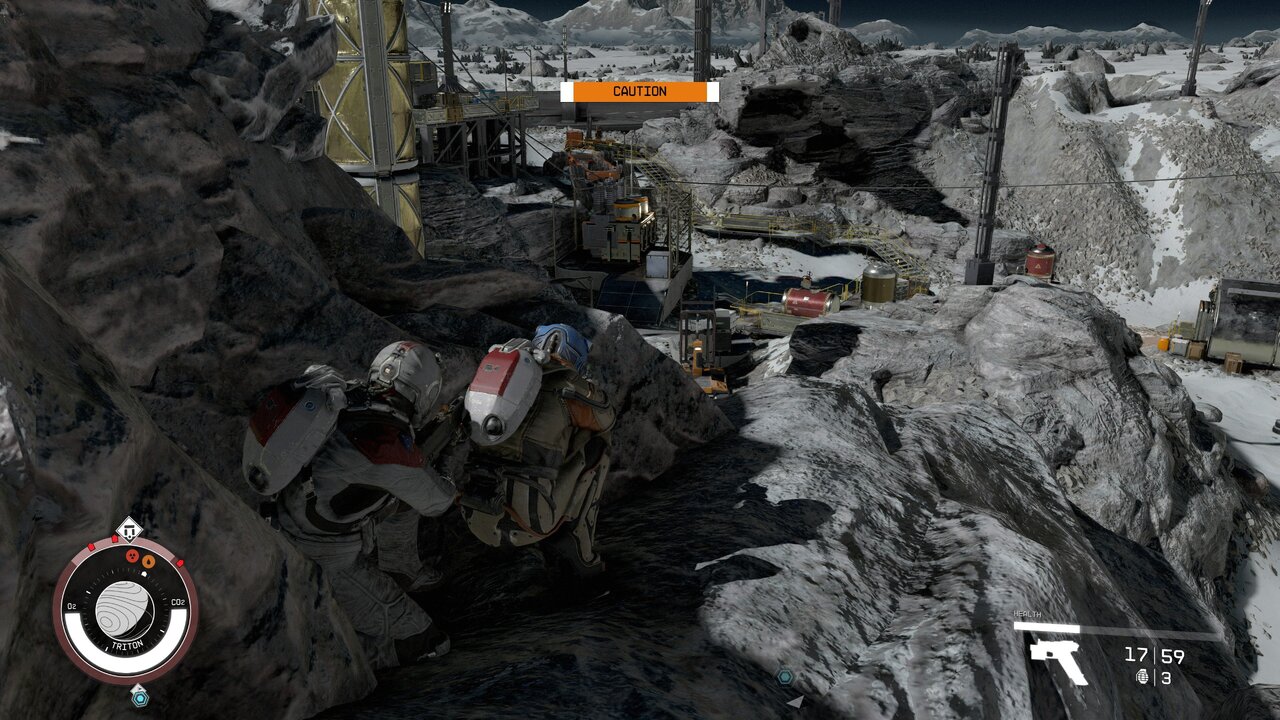Click the orange droplet status icon
The image size is (1280, 720).
click(148, 561)
